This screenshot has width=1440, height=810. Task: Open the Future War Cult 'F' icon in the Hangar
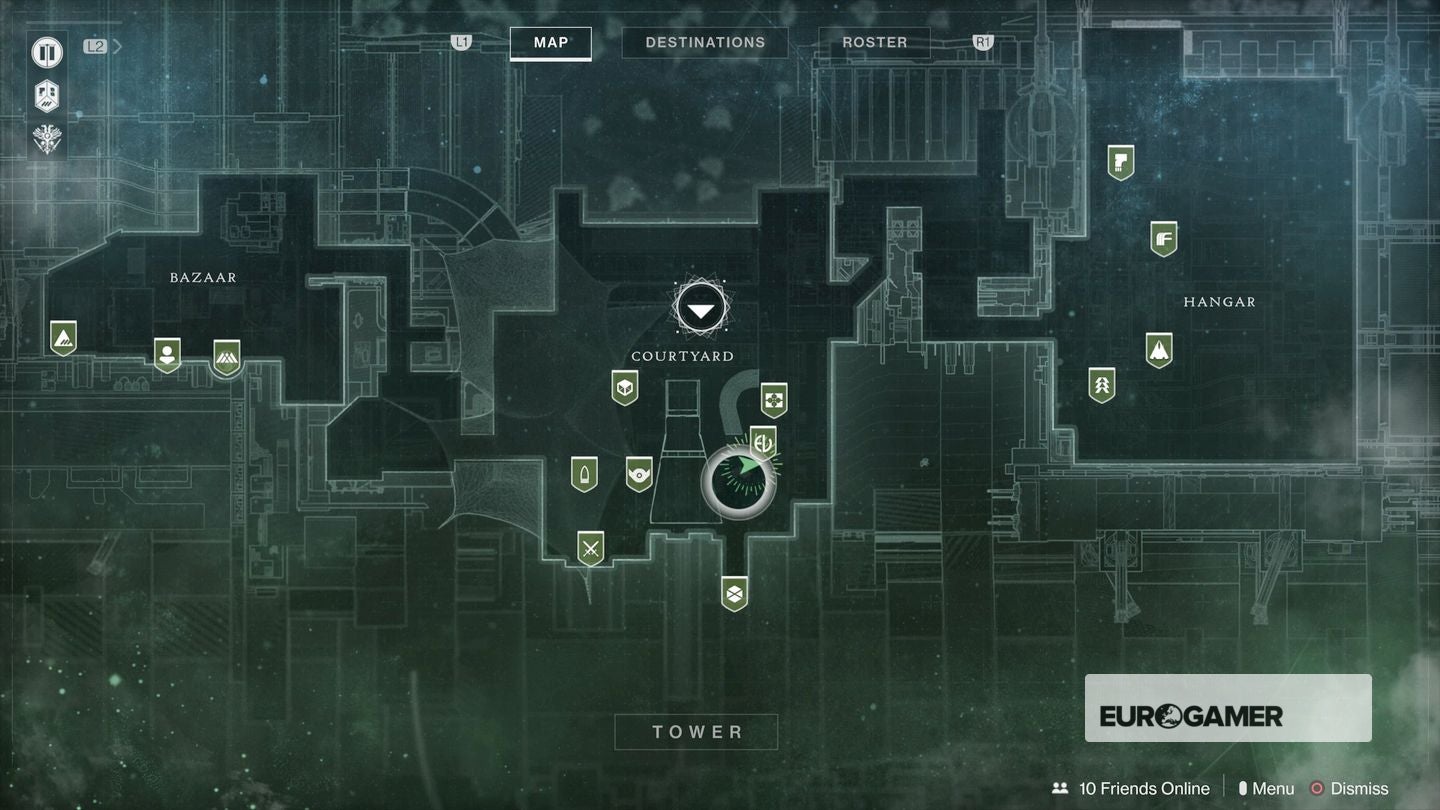1163,237
